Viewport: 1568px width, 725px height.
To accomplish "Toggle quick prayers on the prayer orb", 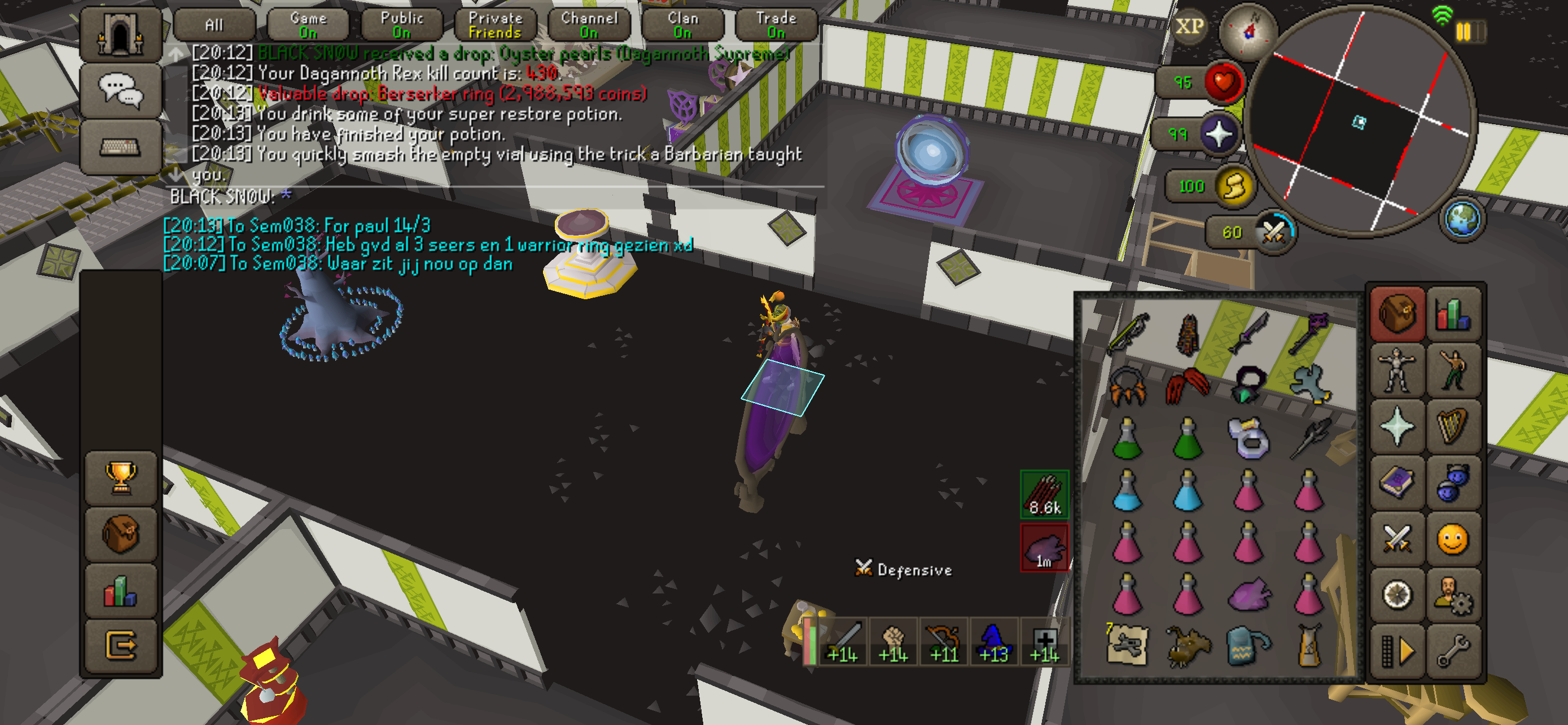I will (1219, 134).
